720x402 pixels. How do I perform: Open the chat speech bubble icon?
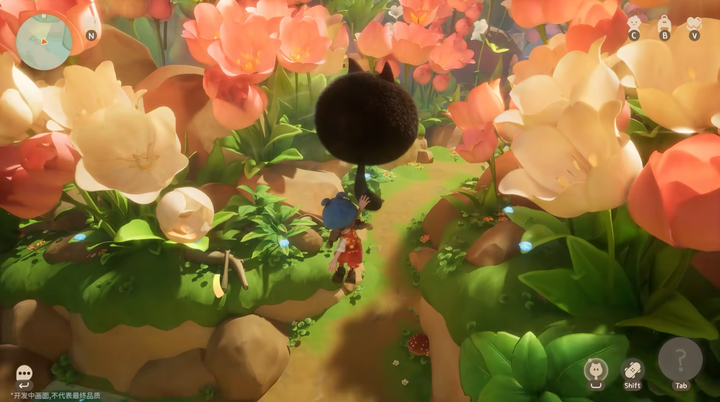(x=24, y=373)
